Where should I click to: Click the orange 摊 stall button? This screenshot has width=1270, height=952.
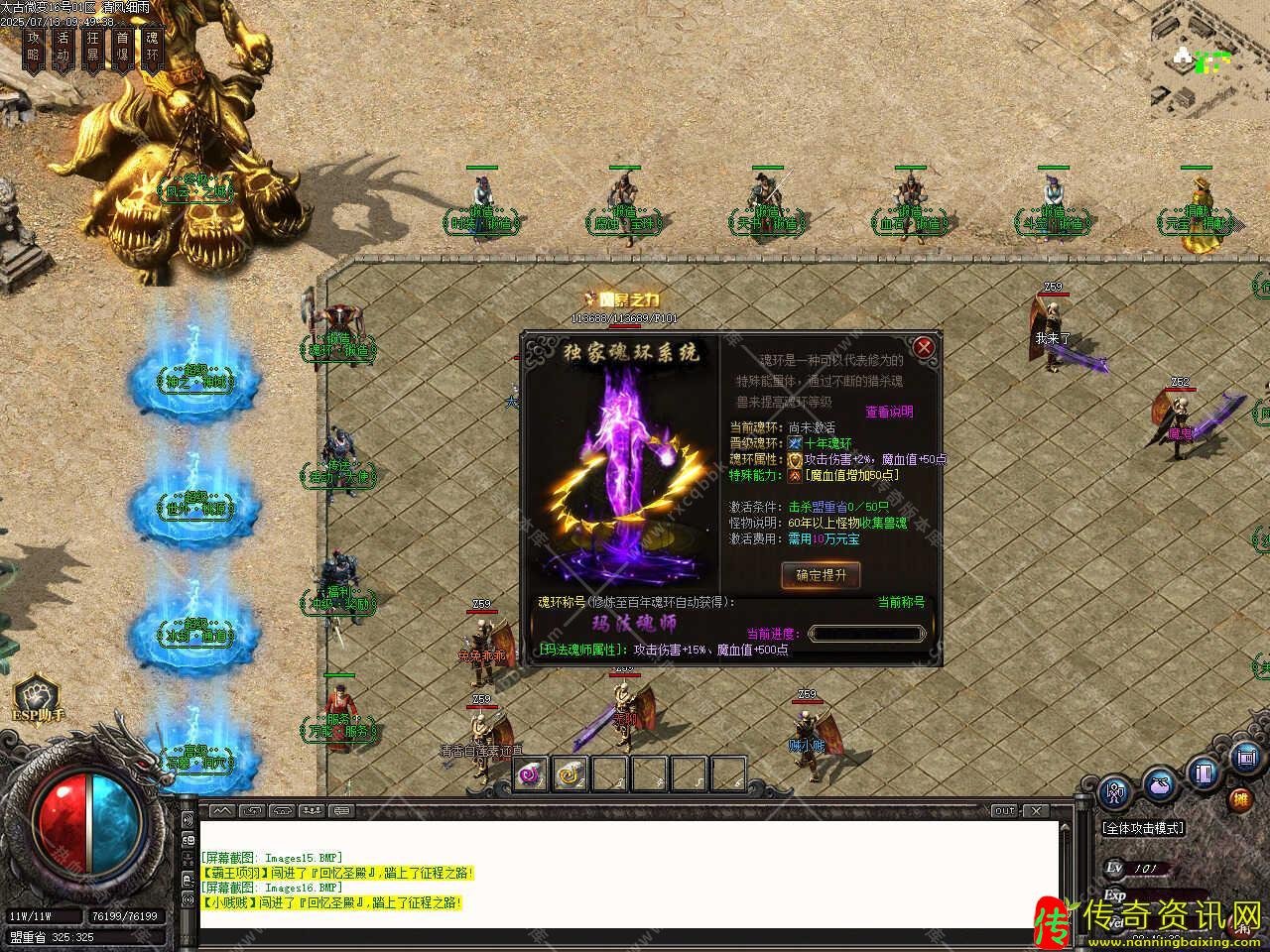pyautogui.click(x=1240, y=799)
